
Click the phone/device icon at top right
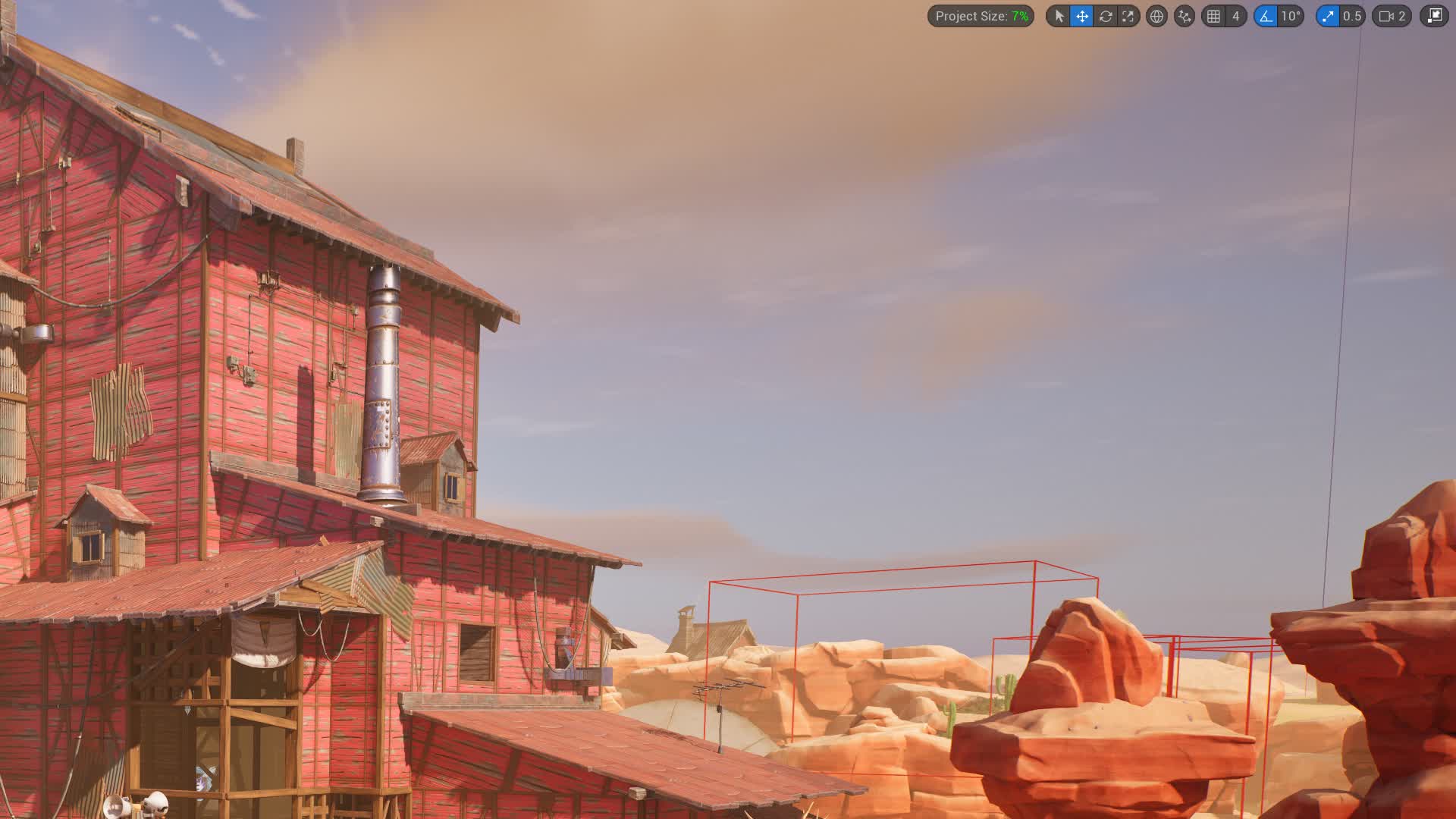[1436, 16]
